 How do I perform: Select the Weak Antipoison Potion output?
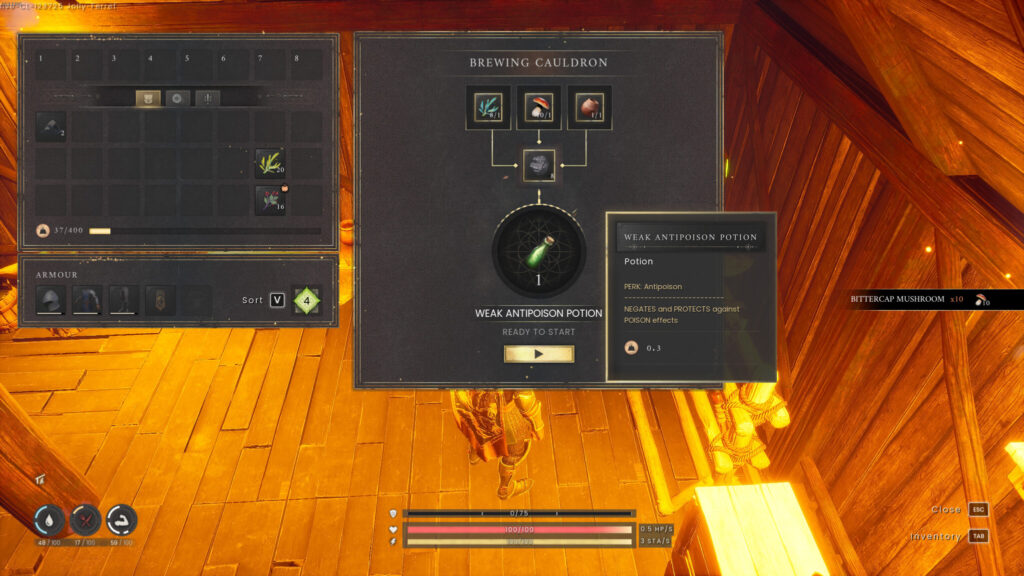tap(539, 254)
